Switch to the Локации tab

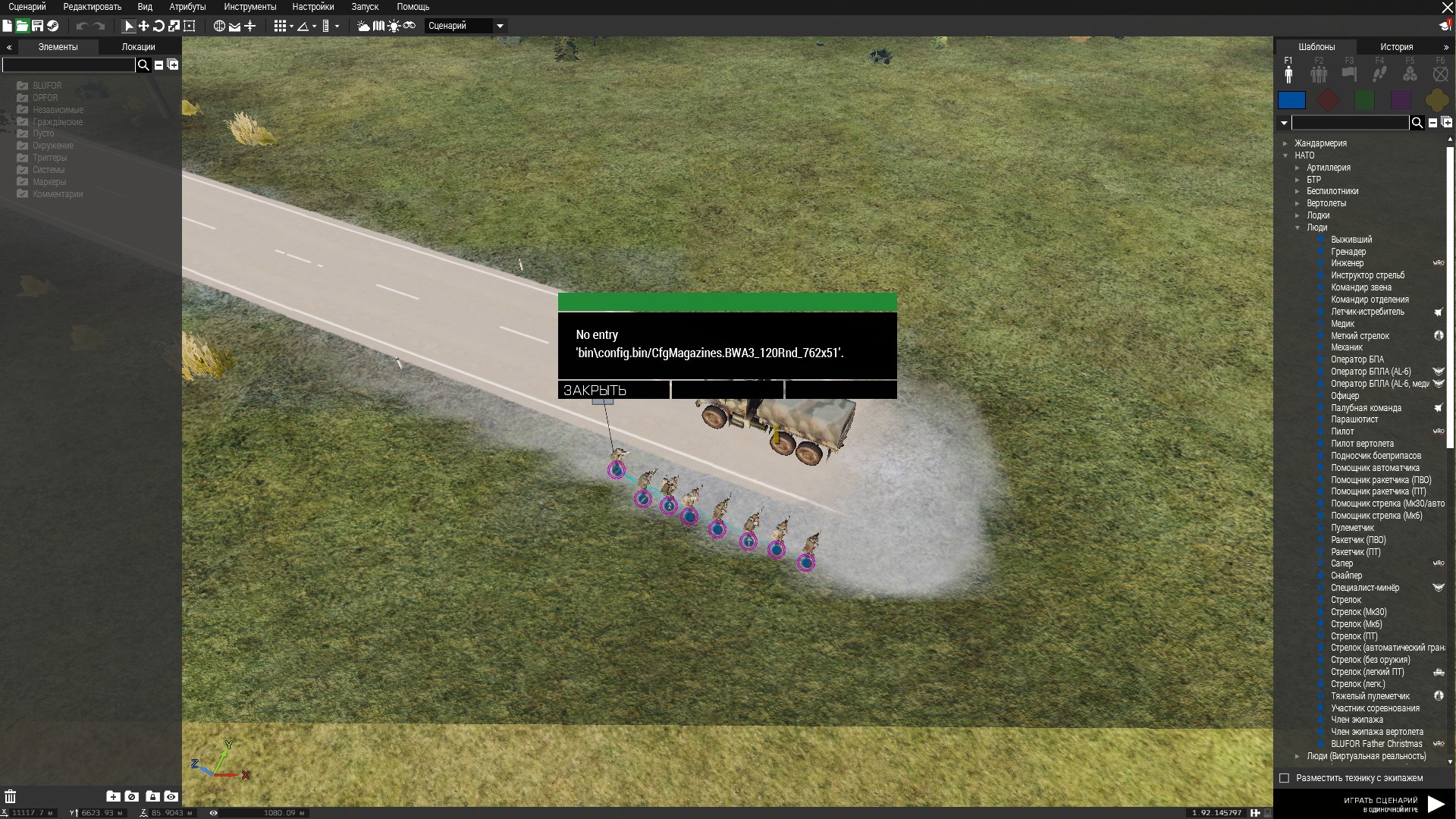point(138,47)
